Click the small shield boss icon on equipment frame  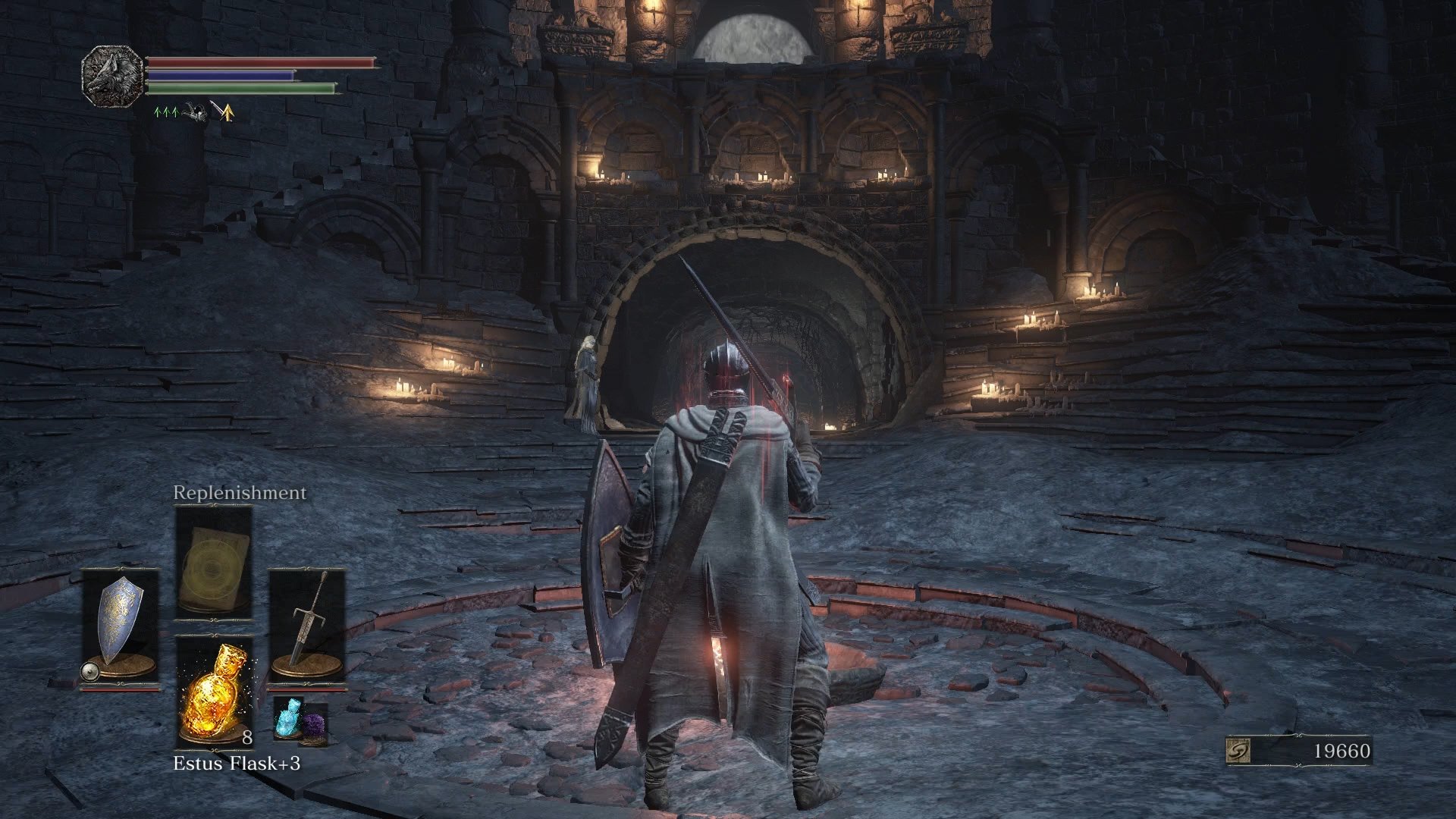[x=89, y=670]
